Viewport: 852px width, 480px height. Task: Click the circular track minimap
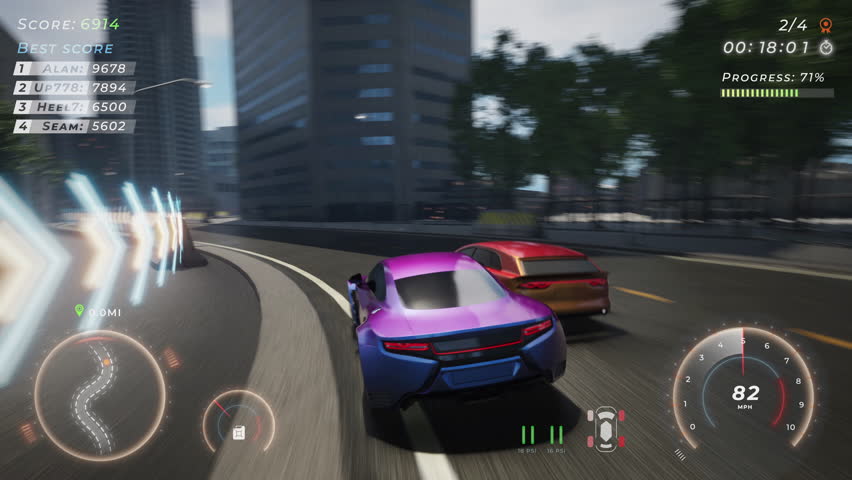[x=99, y=395]
